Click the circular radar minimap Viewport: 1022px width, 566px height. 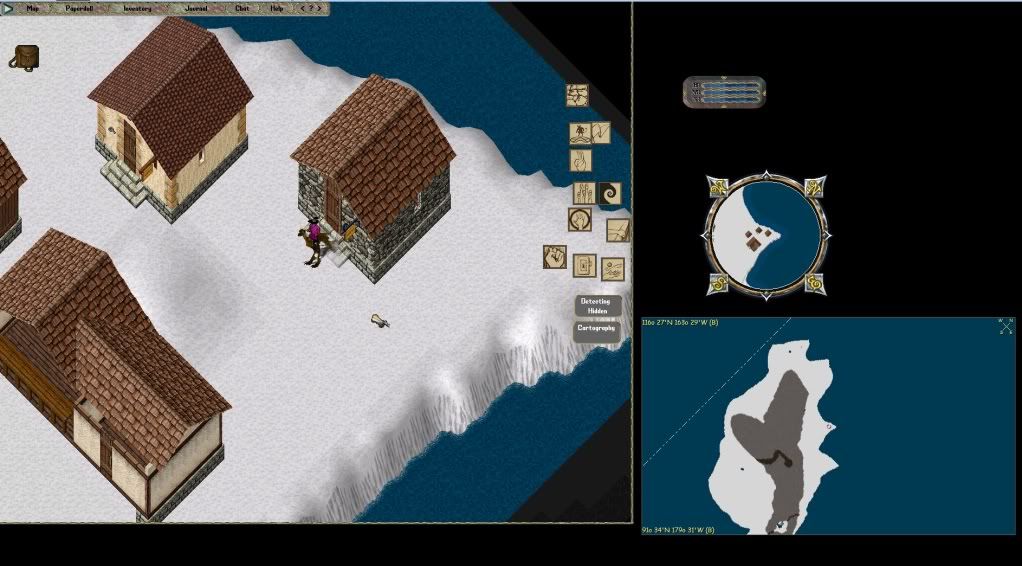[x=766, y=237]
